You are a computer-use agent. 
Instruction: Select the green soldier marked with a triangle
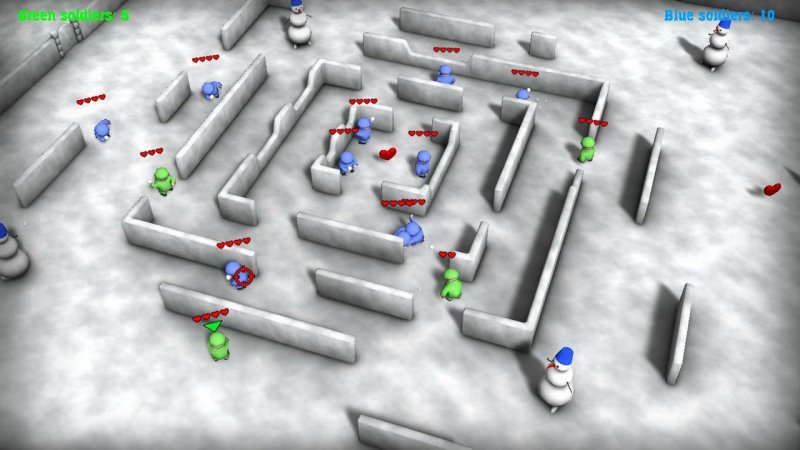218,345
